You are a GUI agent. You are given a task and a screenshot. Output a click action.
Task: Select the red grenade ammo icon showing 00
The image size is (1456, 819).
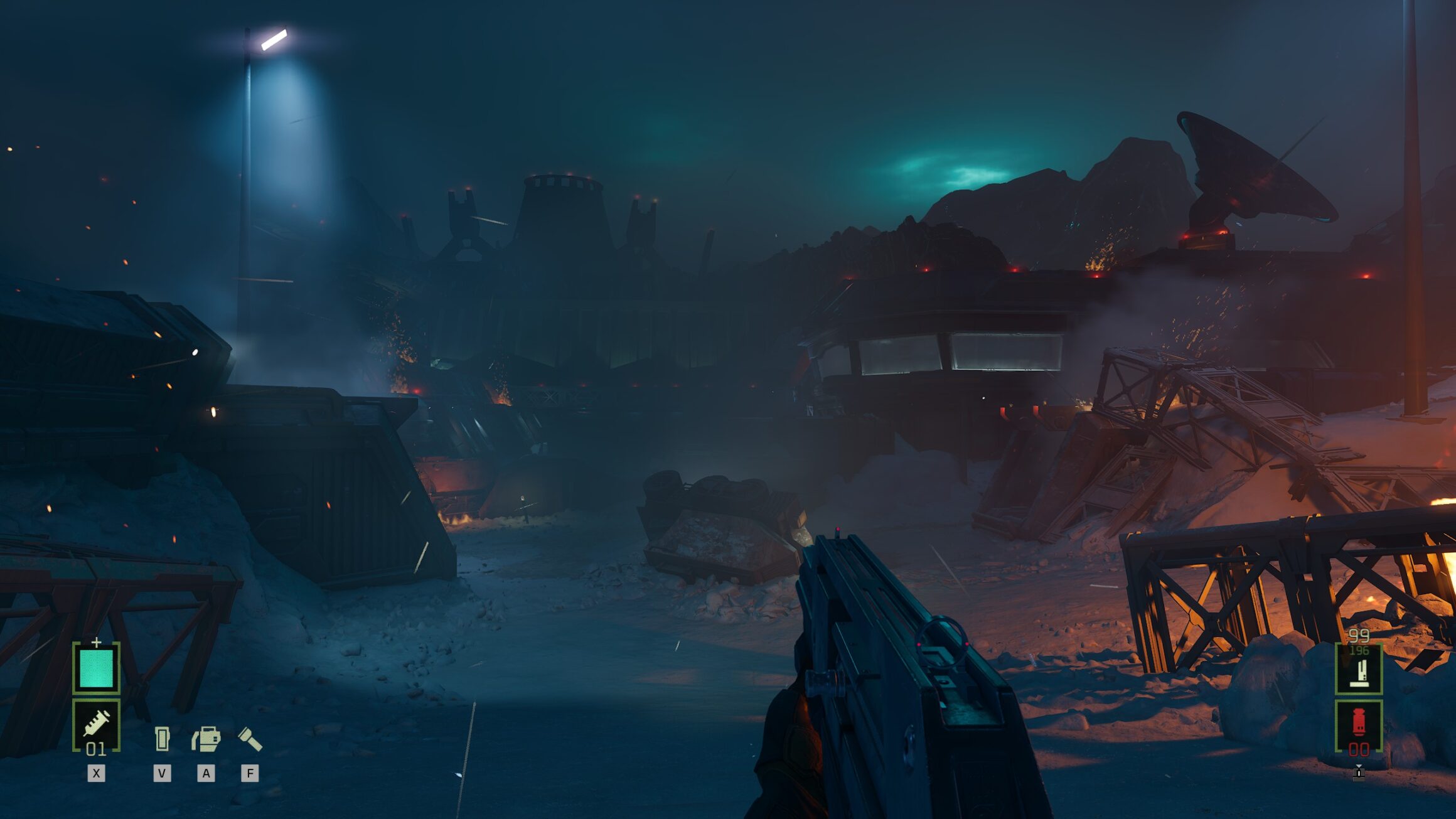[1359, 720]
